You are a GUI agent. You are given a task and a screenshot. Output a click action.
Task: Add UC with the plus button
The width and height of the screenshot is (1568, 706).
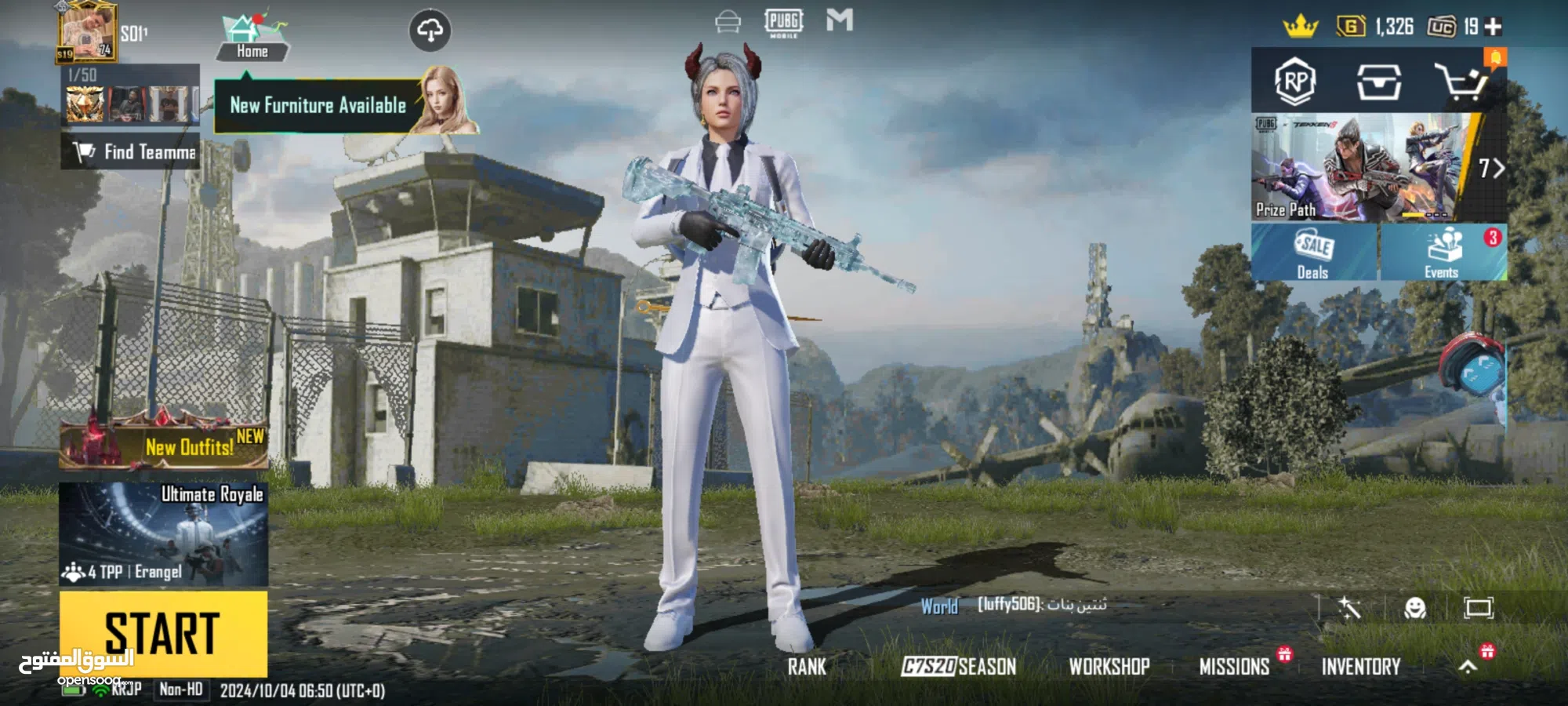point(1494,27)
